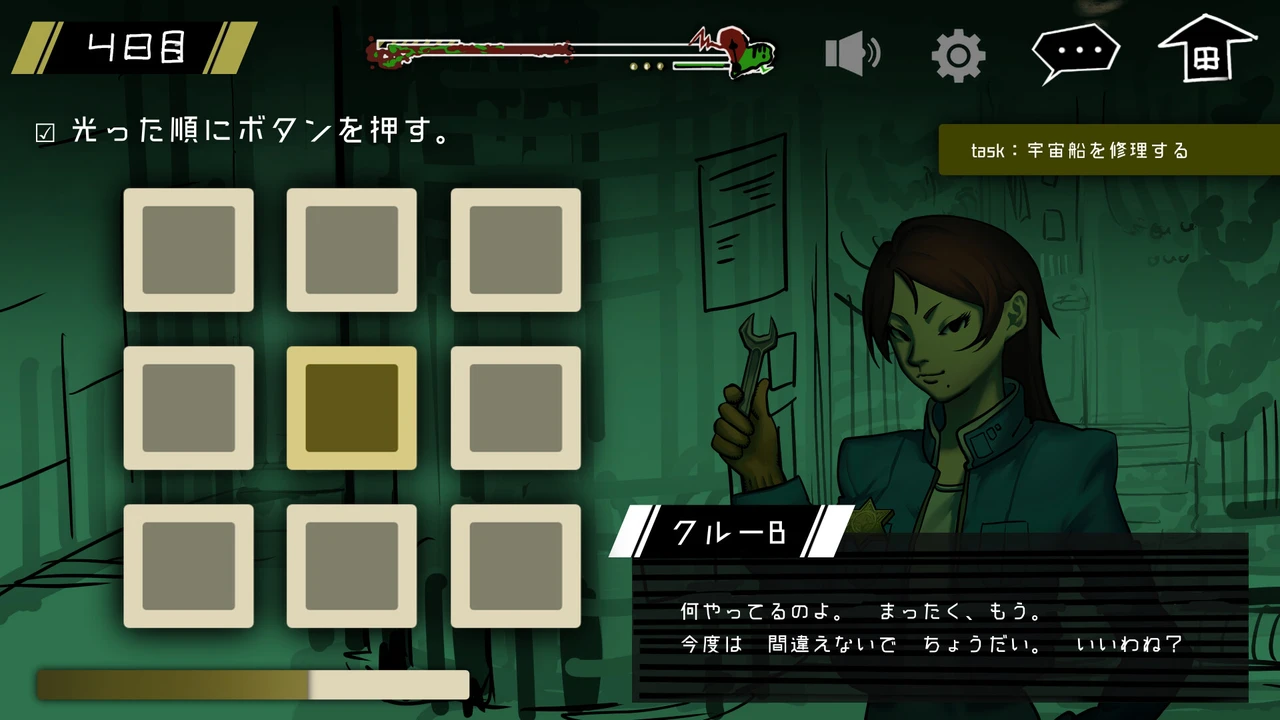Open the speech bubble message log

(x=1075, y=51)
